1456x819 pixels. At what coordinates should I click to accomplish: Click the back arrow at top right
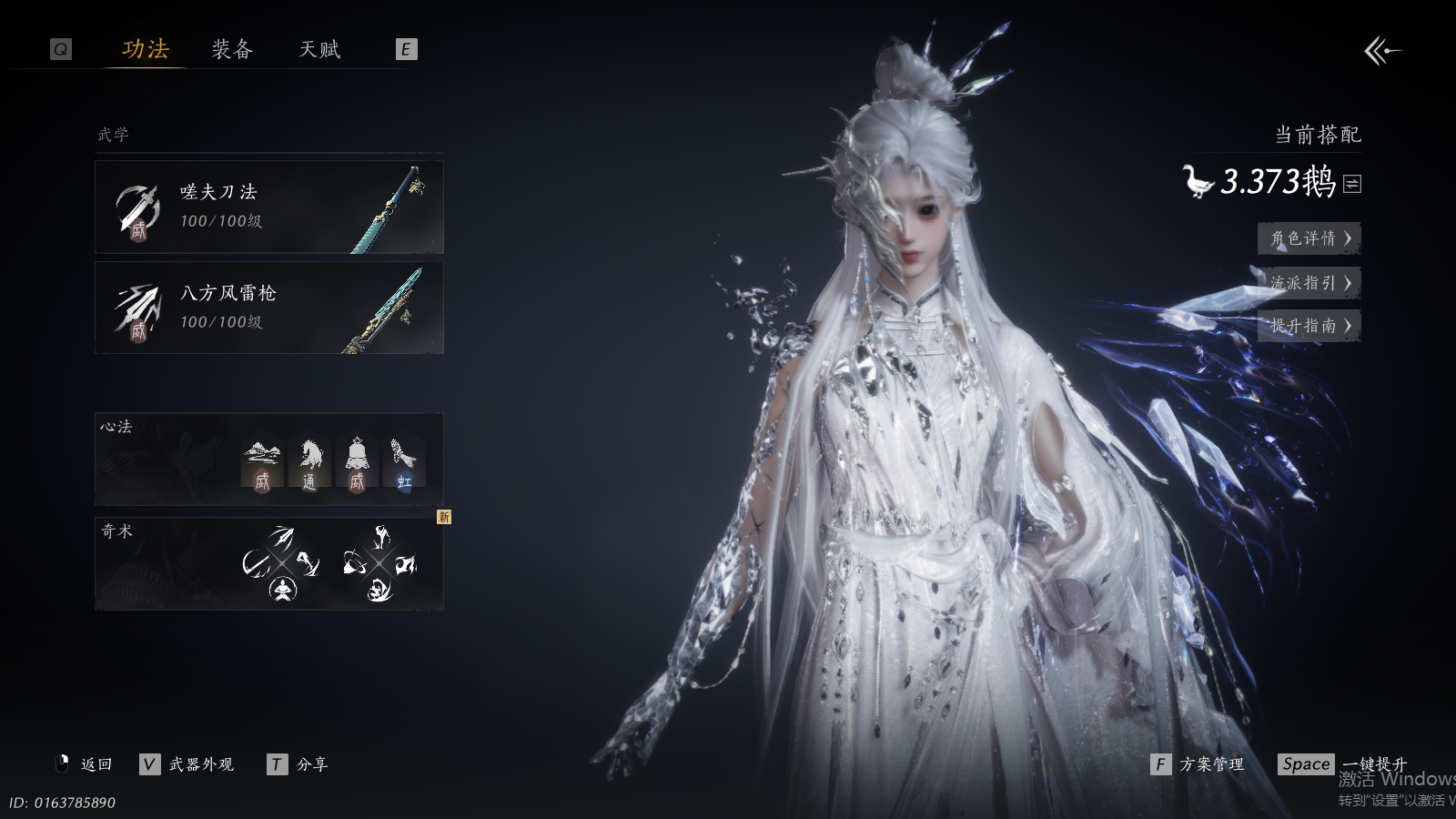pos(1381,51)
